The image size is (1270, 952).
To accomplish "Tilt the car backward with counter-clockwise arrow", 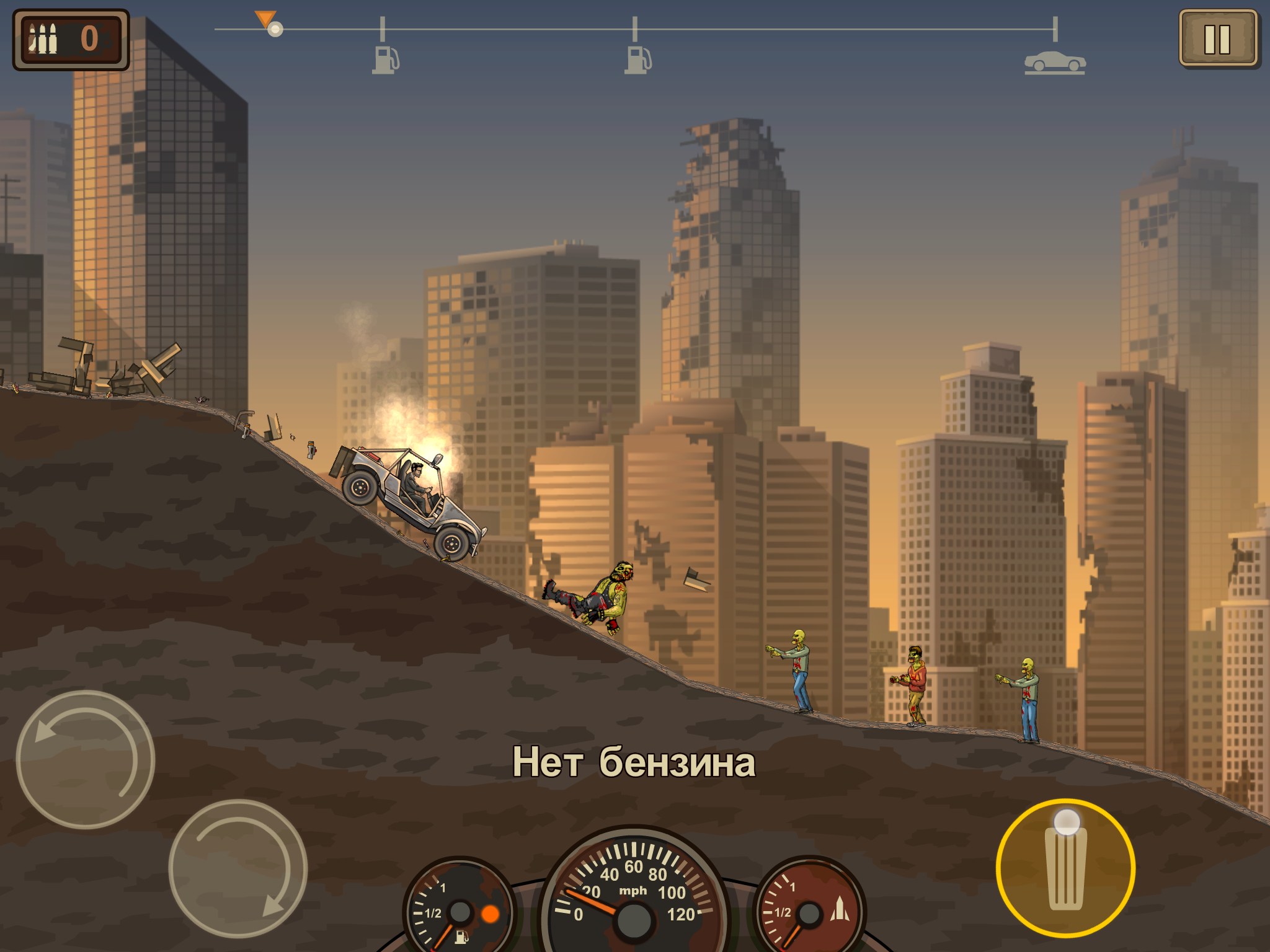I will point(85,759).
